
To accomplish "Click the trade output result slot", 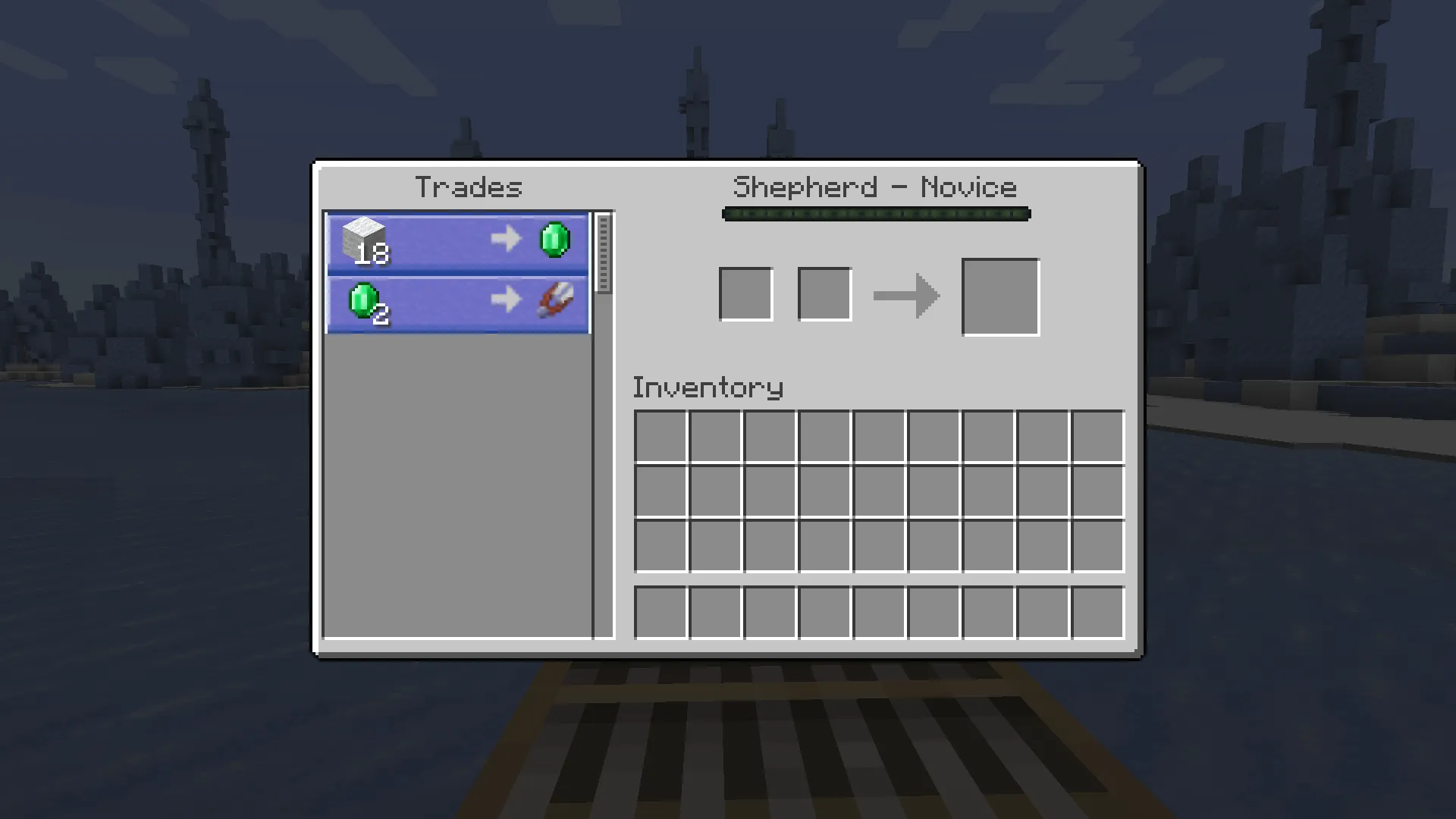I will point(1000,296).
